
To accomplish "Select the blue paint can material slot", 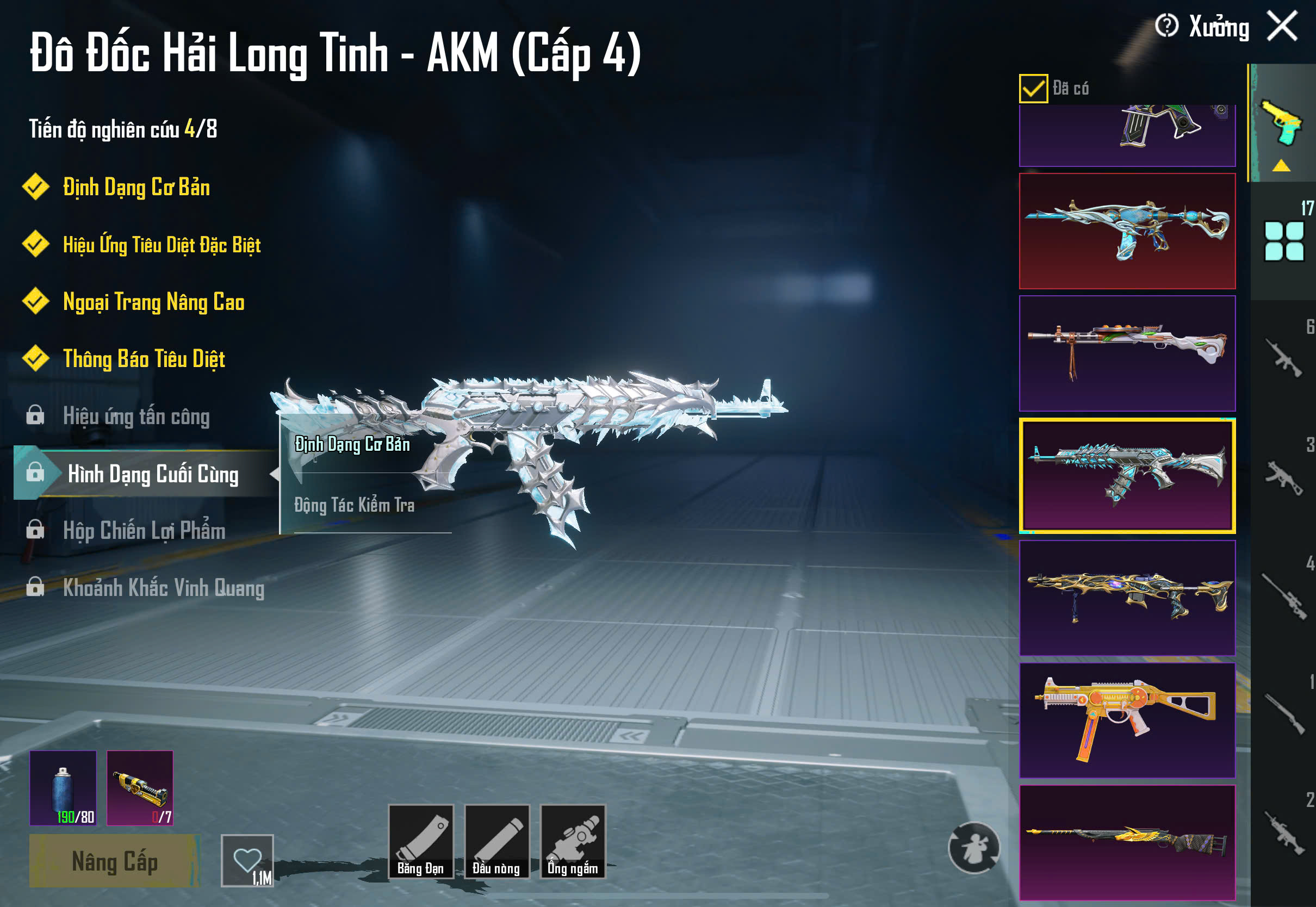I will [63, 788].
